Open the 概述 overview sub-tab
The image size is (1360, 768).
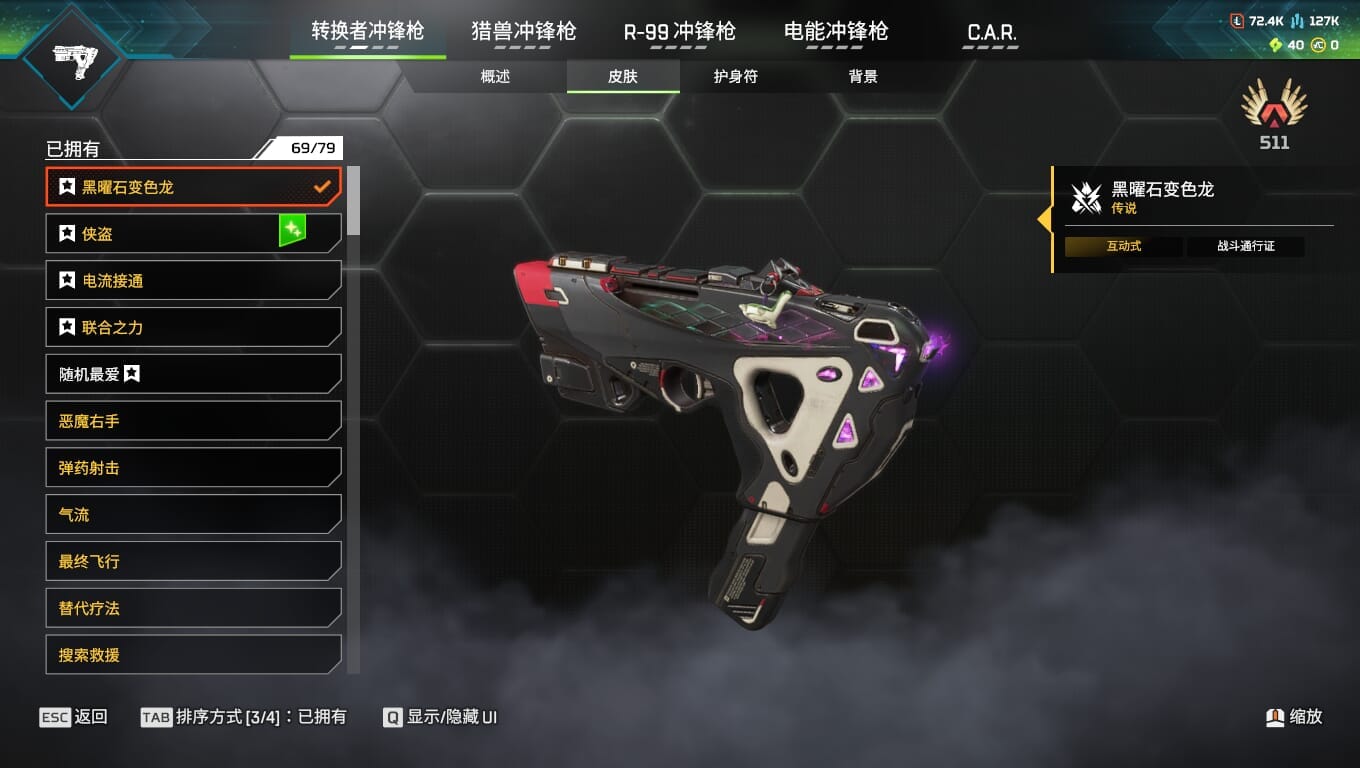click(x=495, y=77)
